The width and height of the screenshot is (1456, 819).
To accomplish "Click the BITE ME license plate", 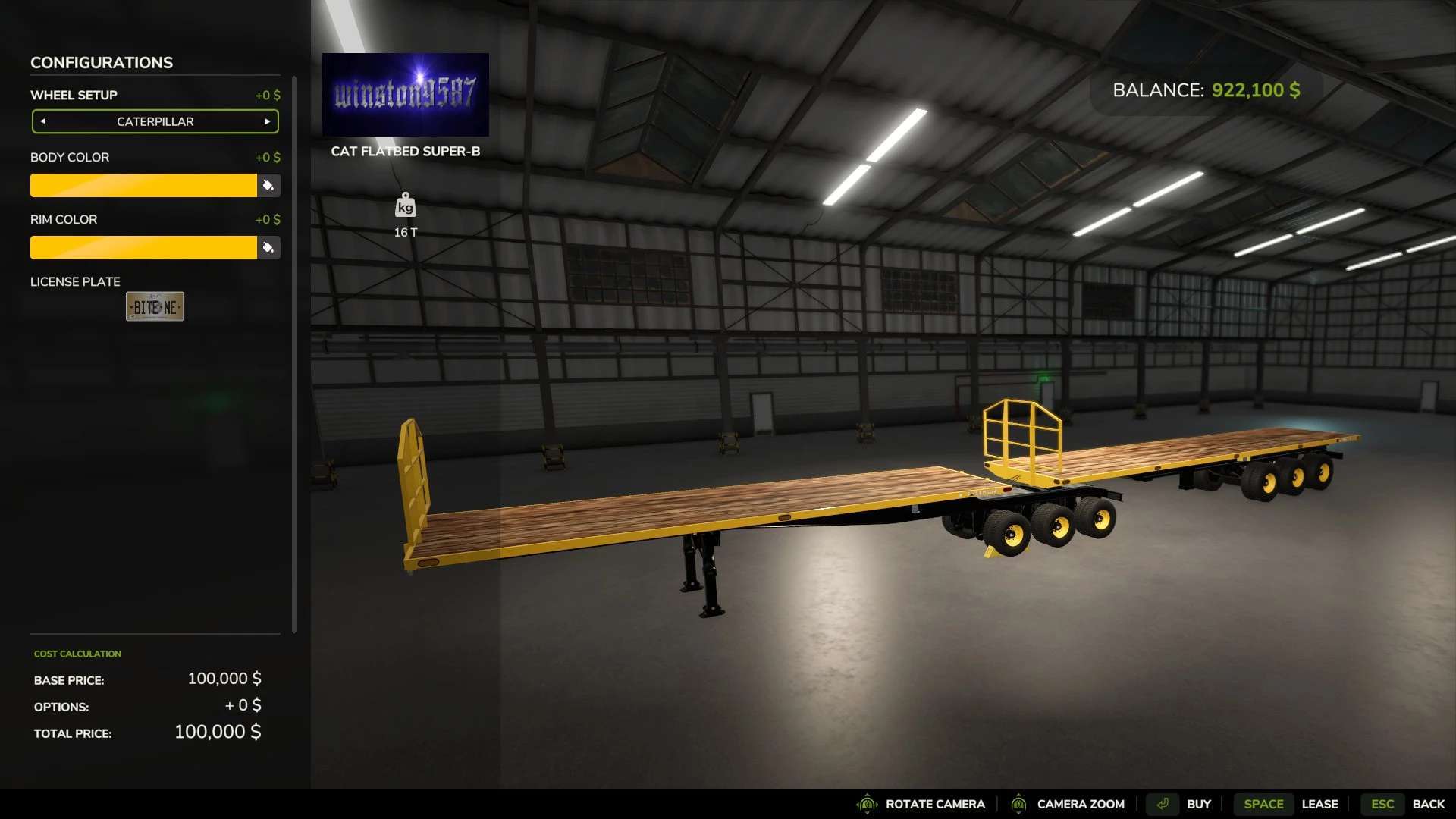I will [155, 306].
